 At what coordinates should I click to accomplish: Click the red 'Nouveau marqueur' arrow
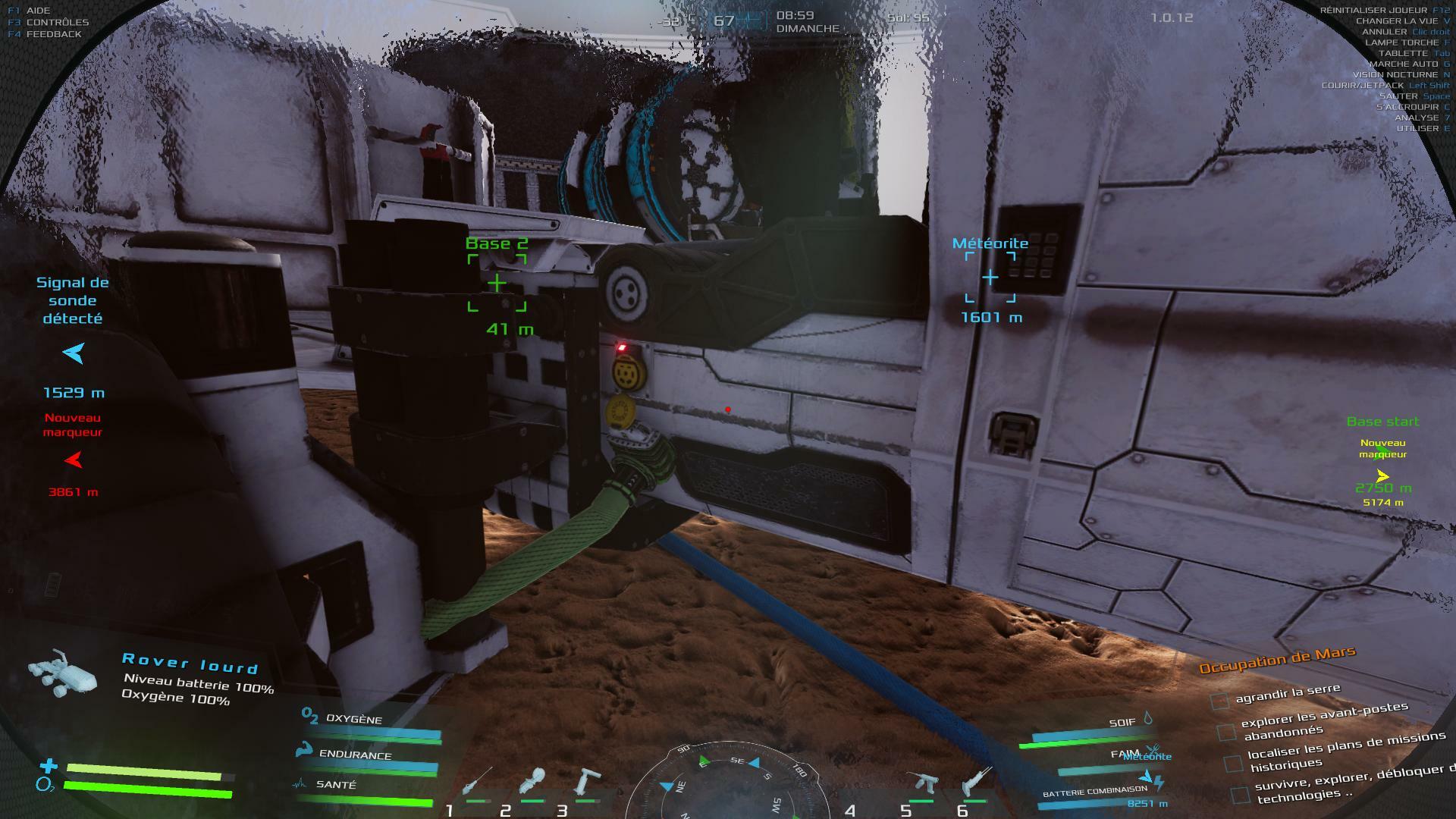[74, 460]
